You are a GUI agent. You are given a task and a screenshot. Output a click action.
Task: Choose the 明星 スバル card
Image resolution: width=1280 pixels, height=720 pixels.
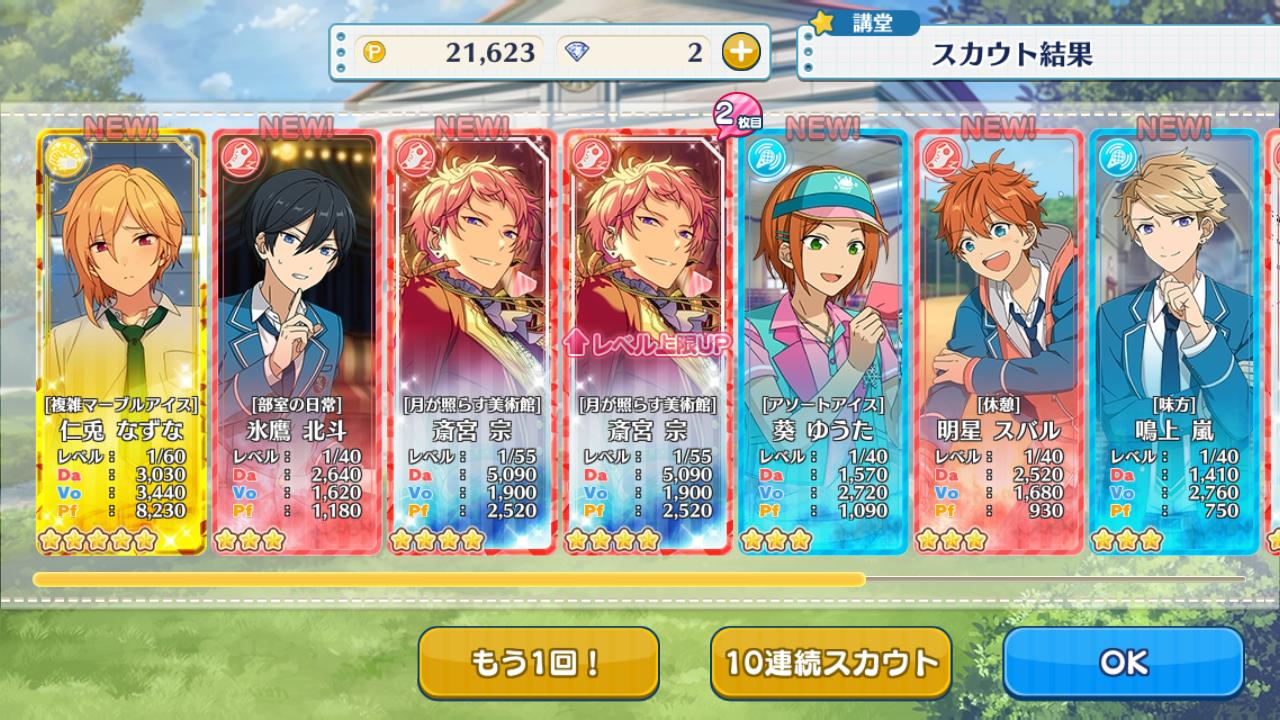point(998,340)
